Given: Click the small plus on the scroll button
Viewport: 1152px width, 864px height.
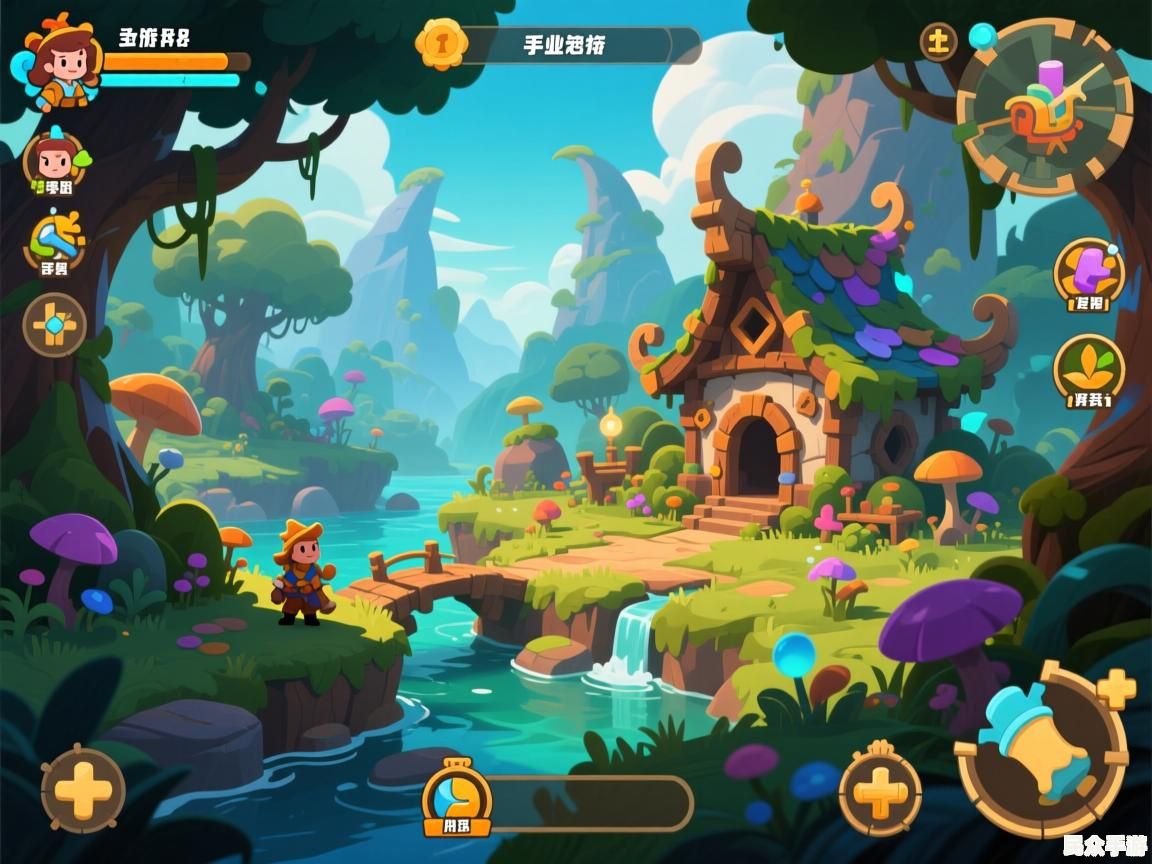Looking at the screenshot, I should pyautogui.click(x=1115, y=689).
